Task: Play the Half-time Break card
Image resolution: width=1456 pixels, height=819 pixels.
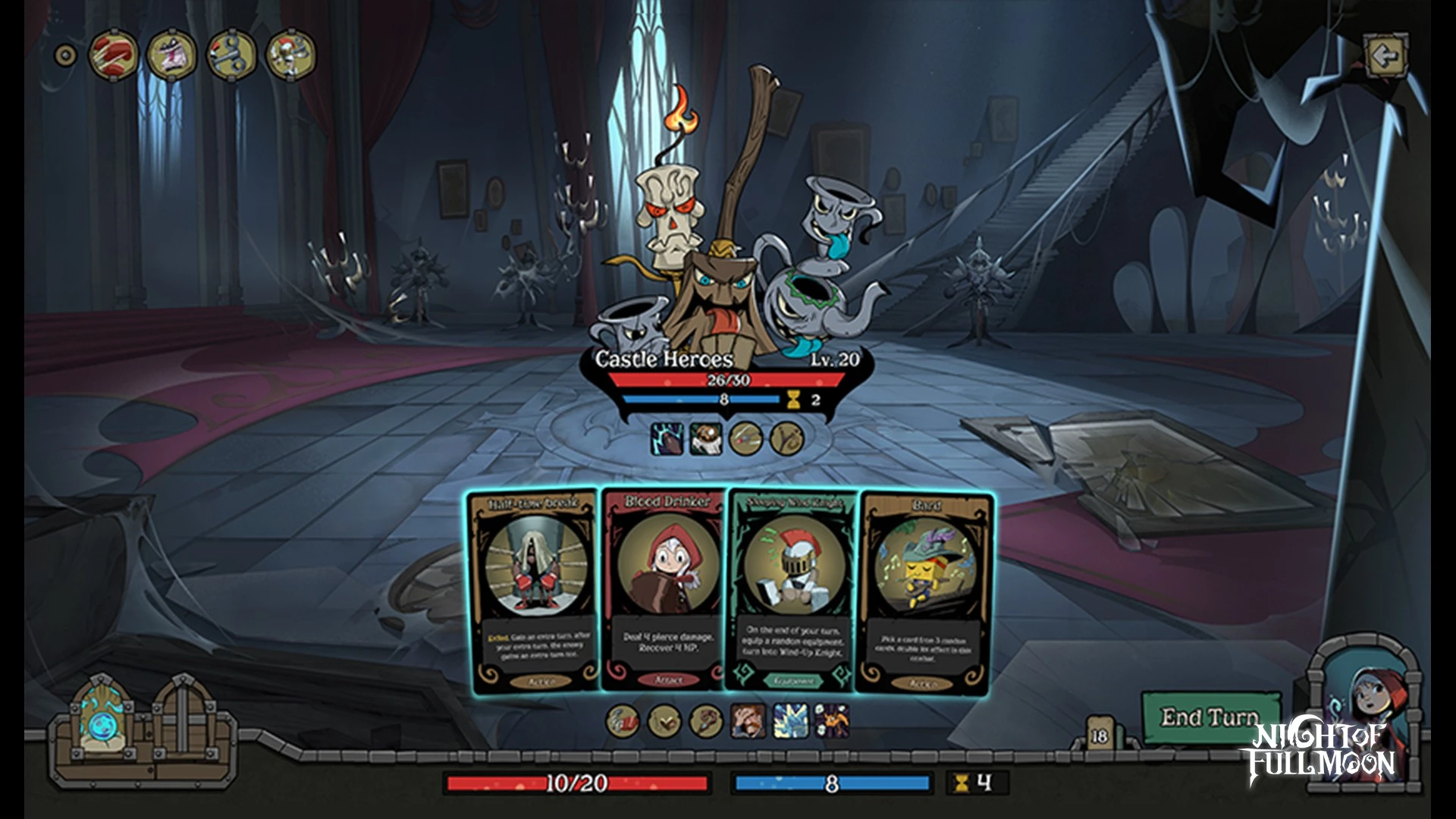Action: (534, 591)
